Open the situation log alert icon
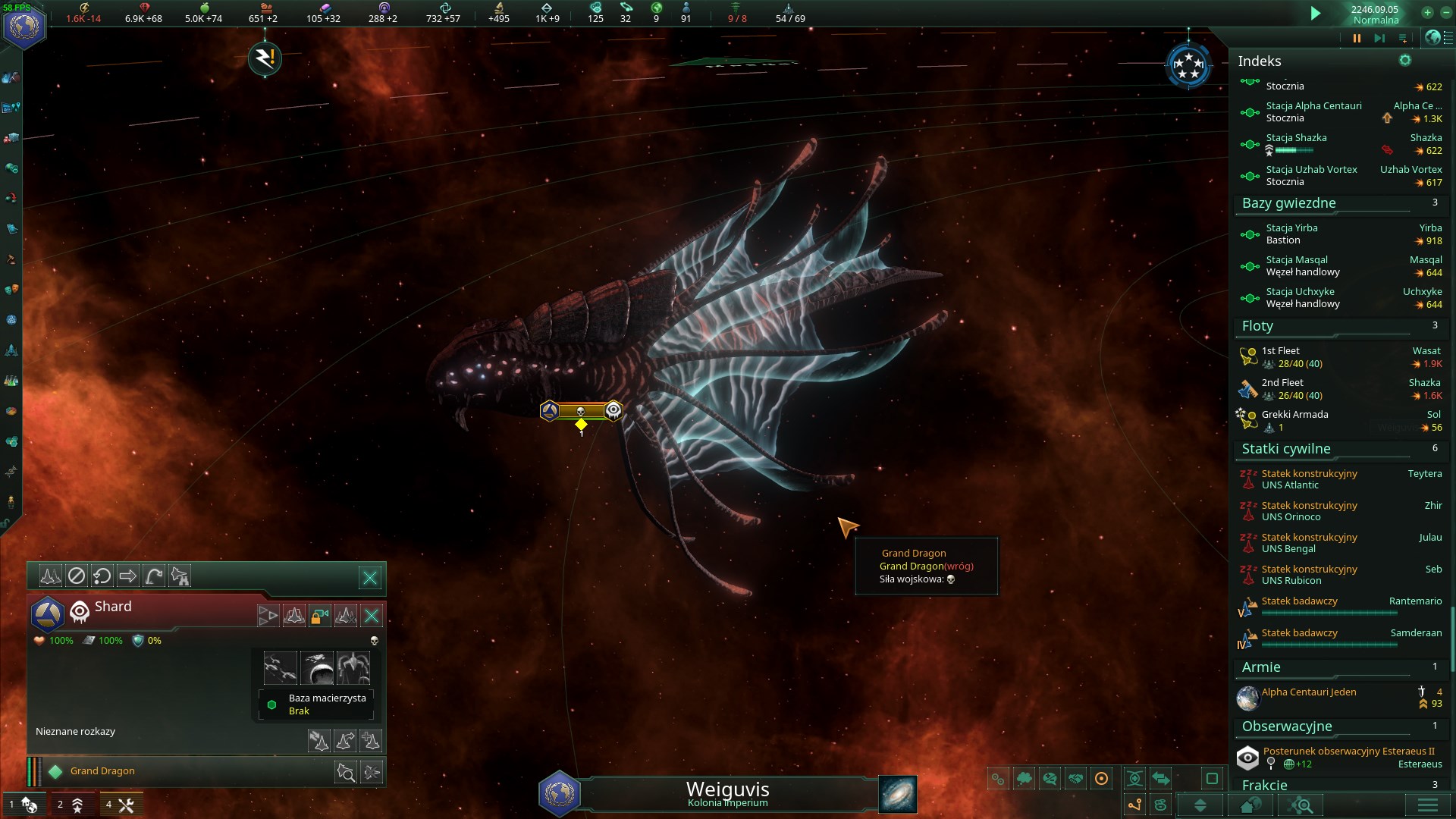 [x=265, y=58]
